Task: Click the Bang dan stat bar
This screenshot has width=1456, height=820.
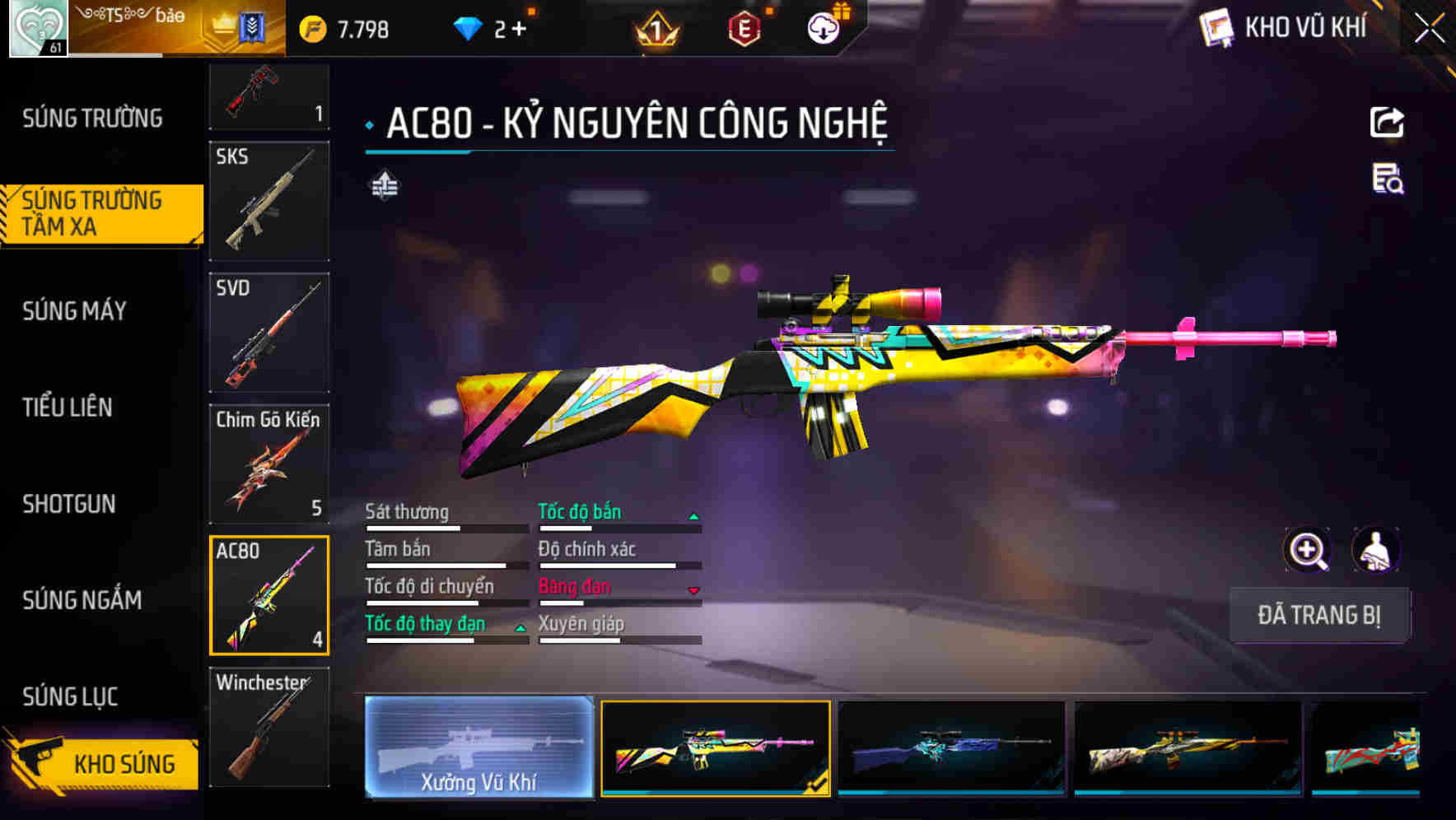Action: click(x=616, y=593)
